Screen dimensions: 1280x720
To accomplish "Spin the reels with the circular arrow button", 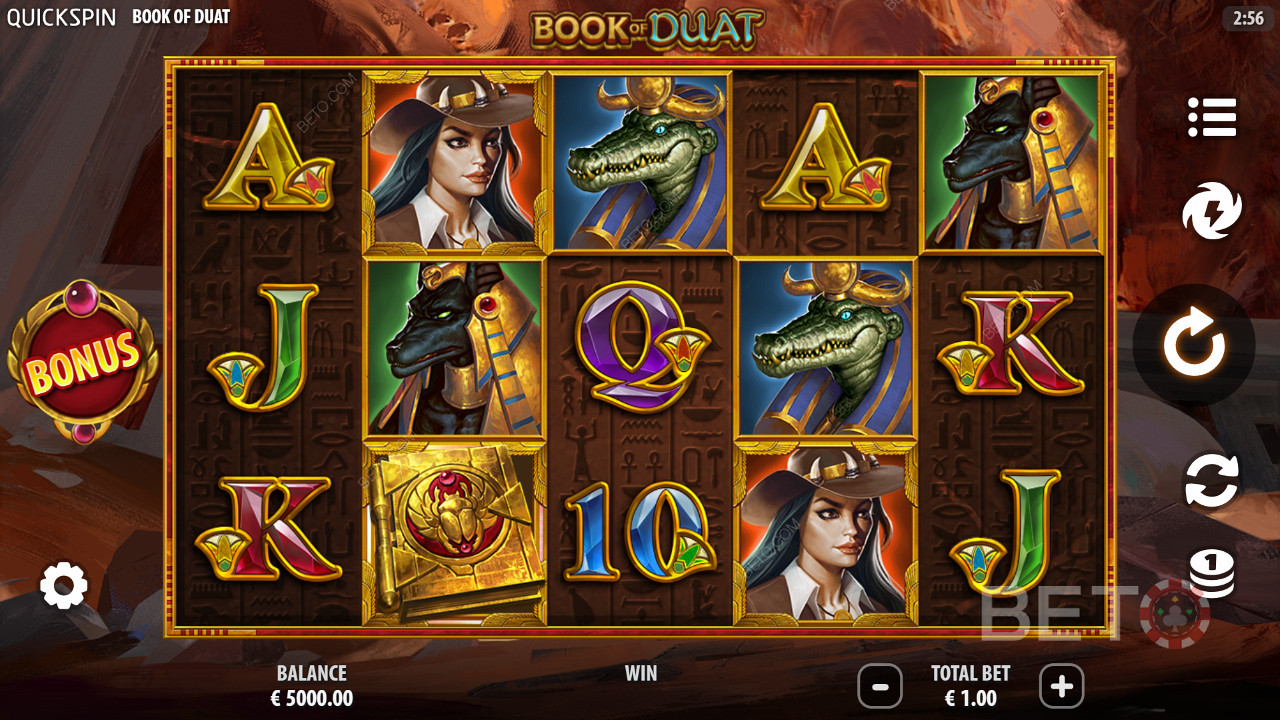I will pyautogui.click(x=1194, y=345).
